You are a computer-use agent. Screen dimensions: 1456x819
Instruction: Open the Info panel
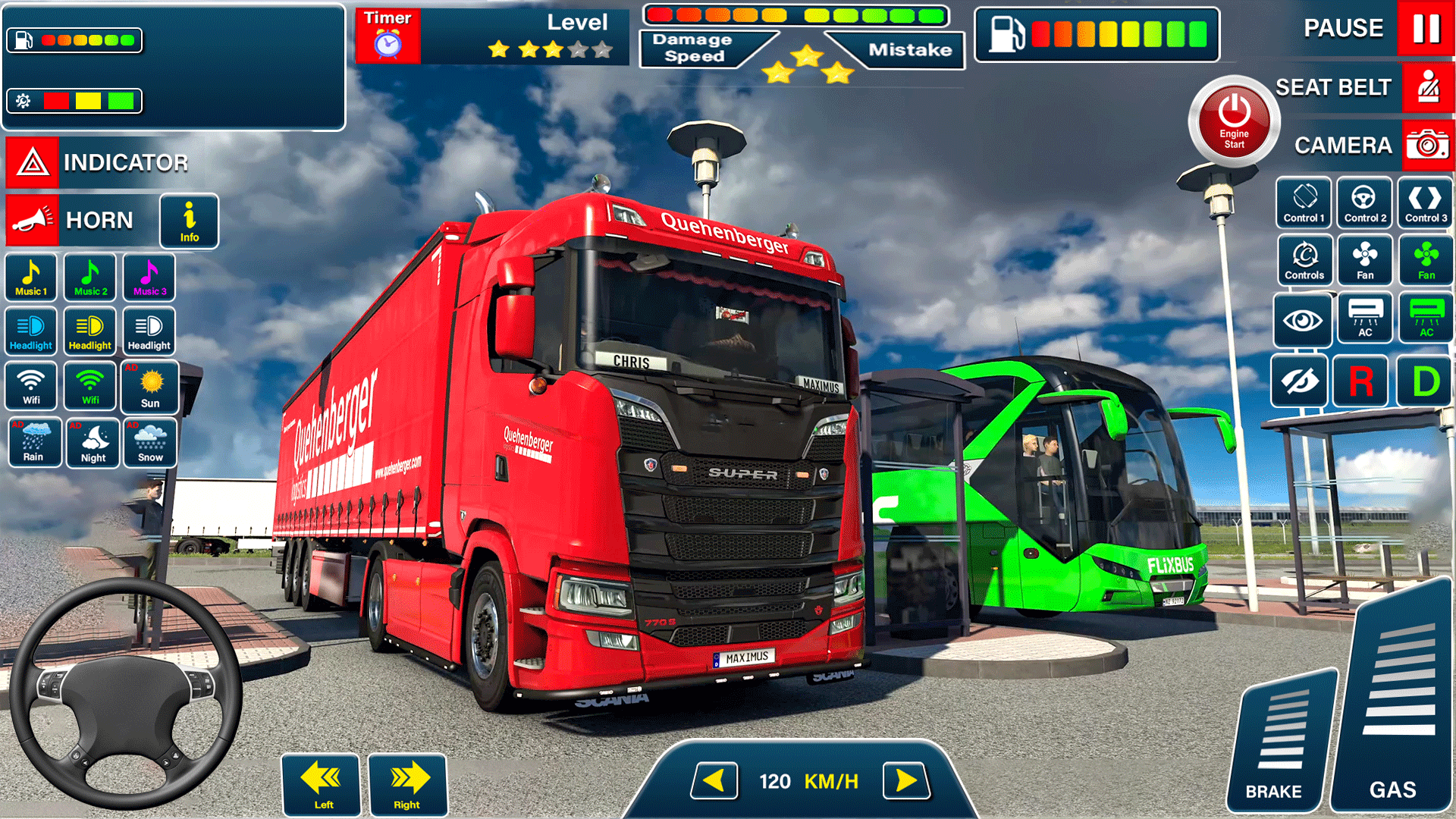pyautogui.click(x=189, y=221)
